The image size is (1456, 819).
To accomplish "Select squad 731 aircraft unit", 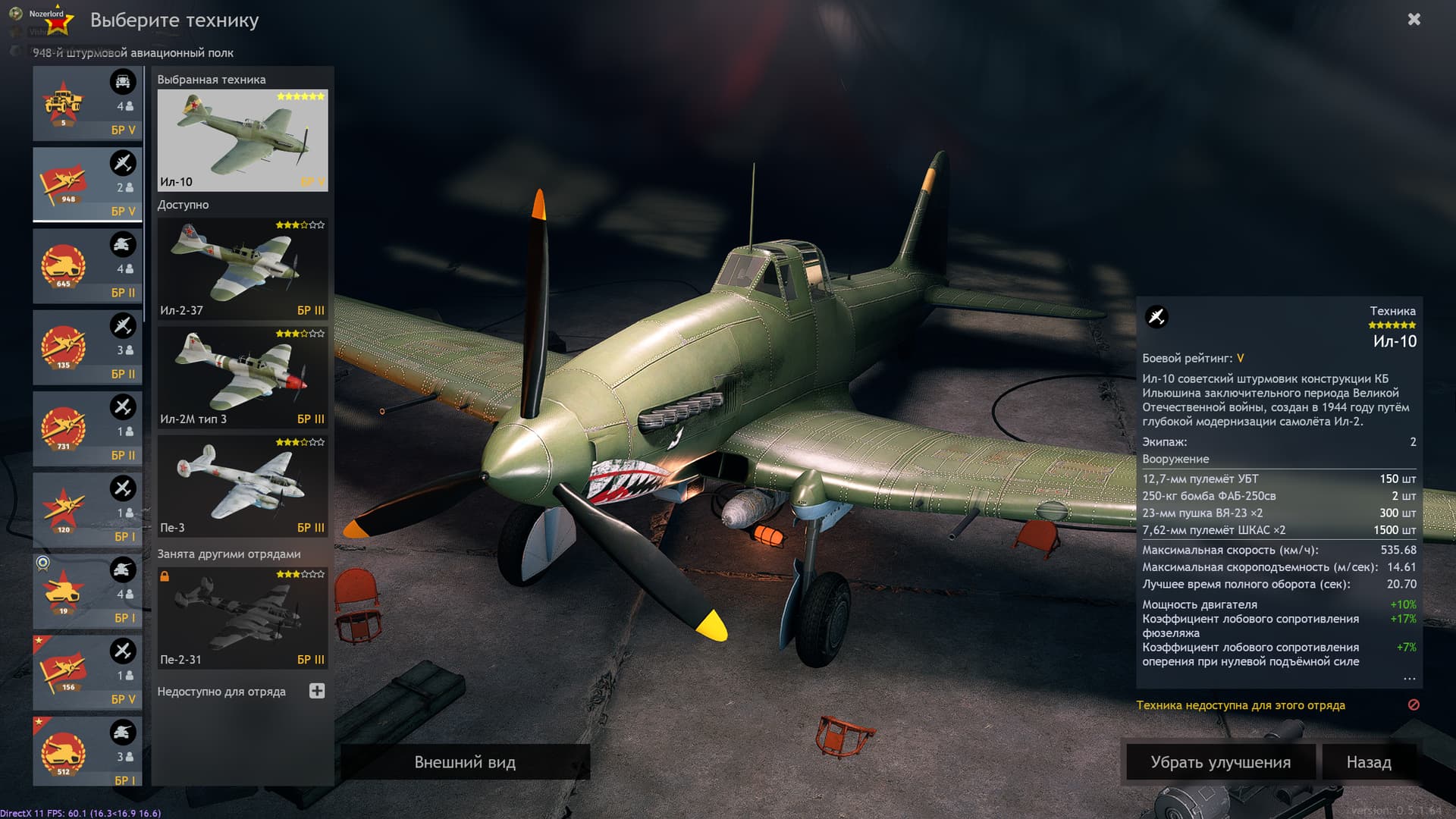I will [87, 428].
